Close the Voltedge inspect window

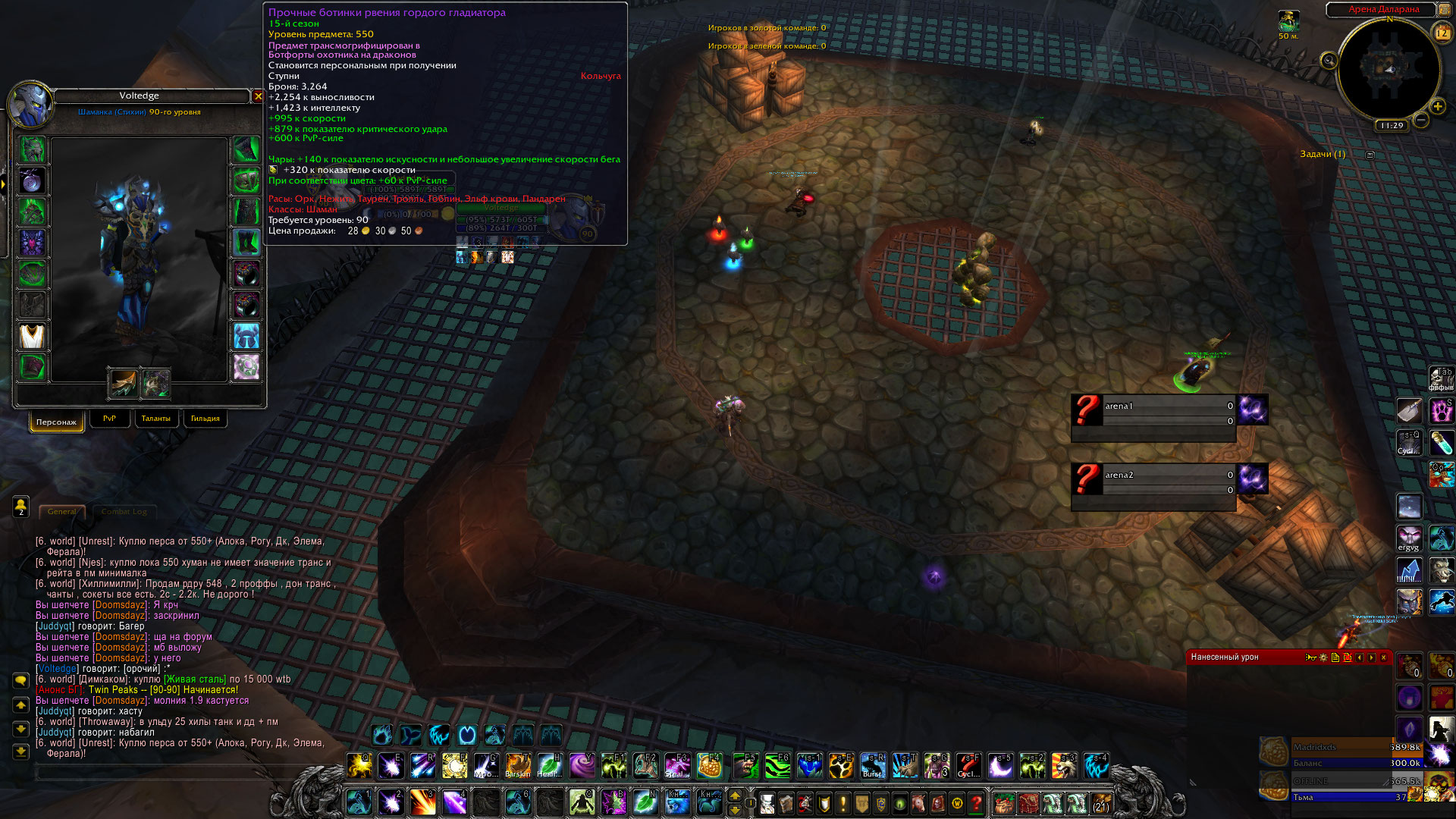[x=258, y=96]
